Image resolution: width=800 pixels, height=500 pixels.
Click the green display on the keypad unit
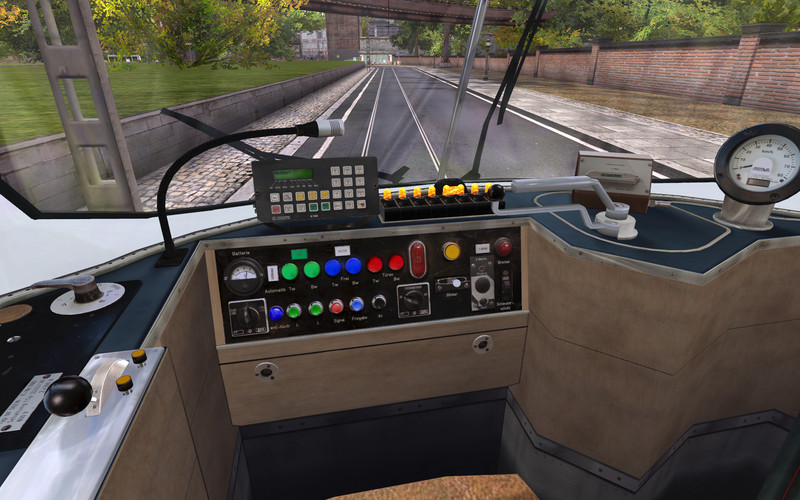pyautogui.click(x=292, y=174)
